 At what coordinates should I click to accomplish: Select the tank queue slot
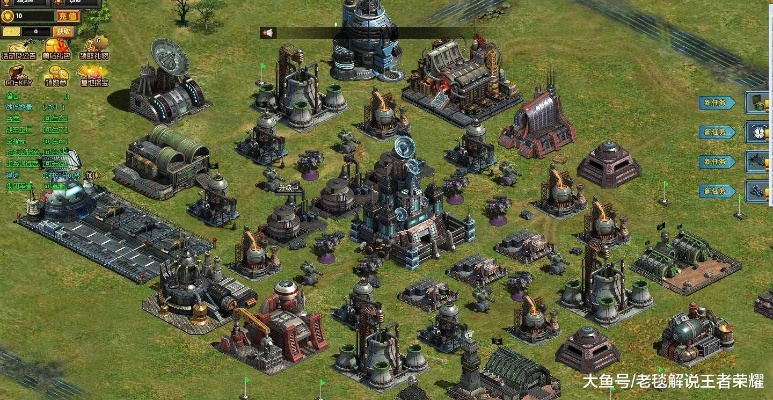coord(759,191)
